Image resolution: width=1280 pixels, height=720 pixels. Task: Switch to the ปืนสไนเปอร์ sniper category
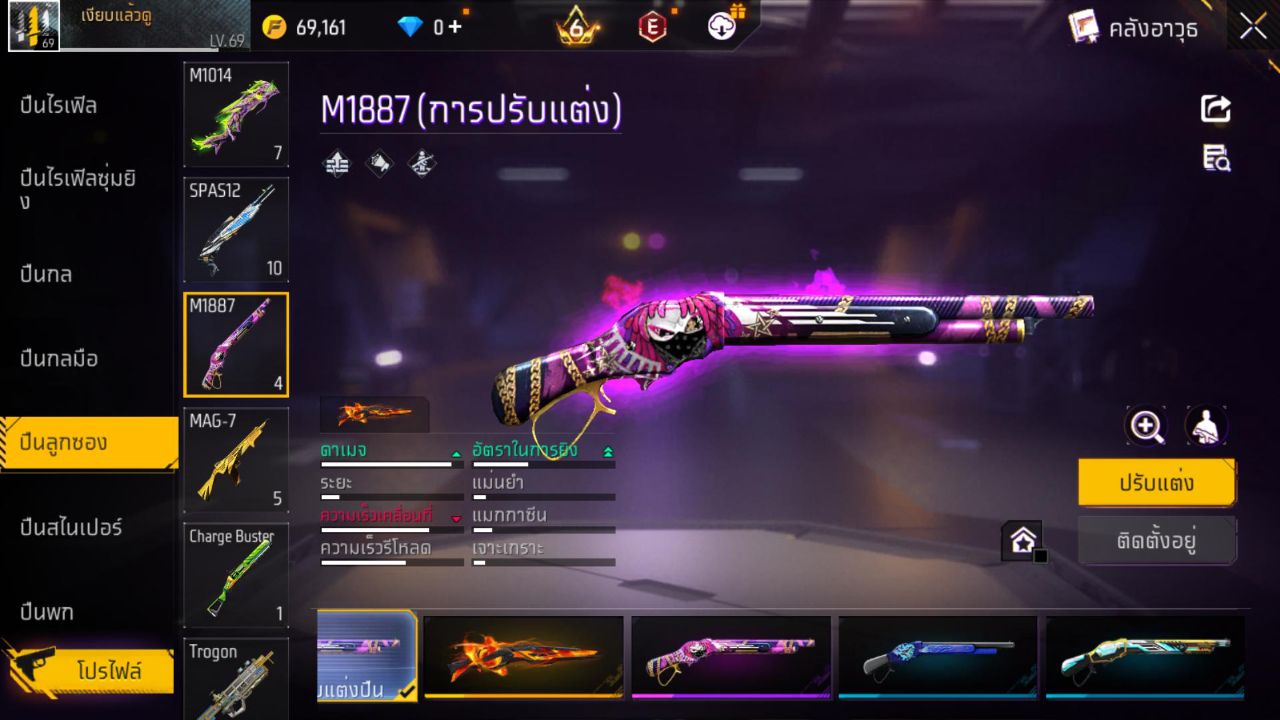[x=68, y=528]
